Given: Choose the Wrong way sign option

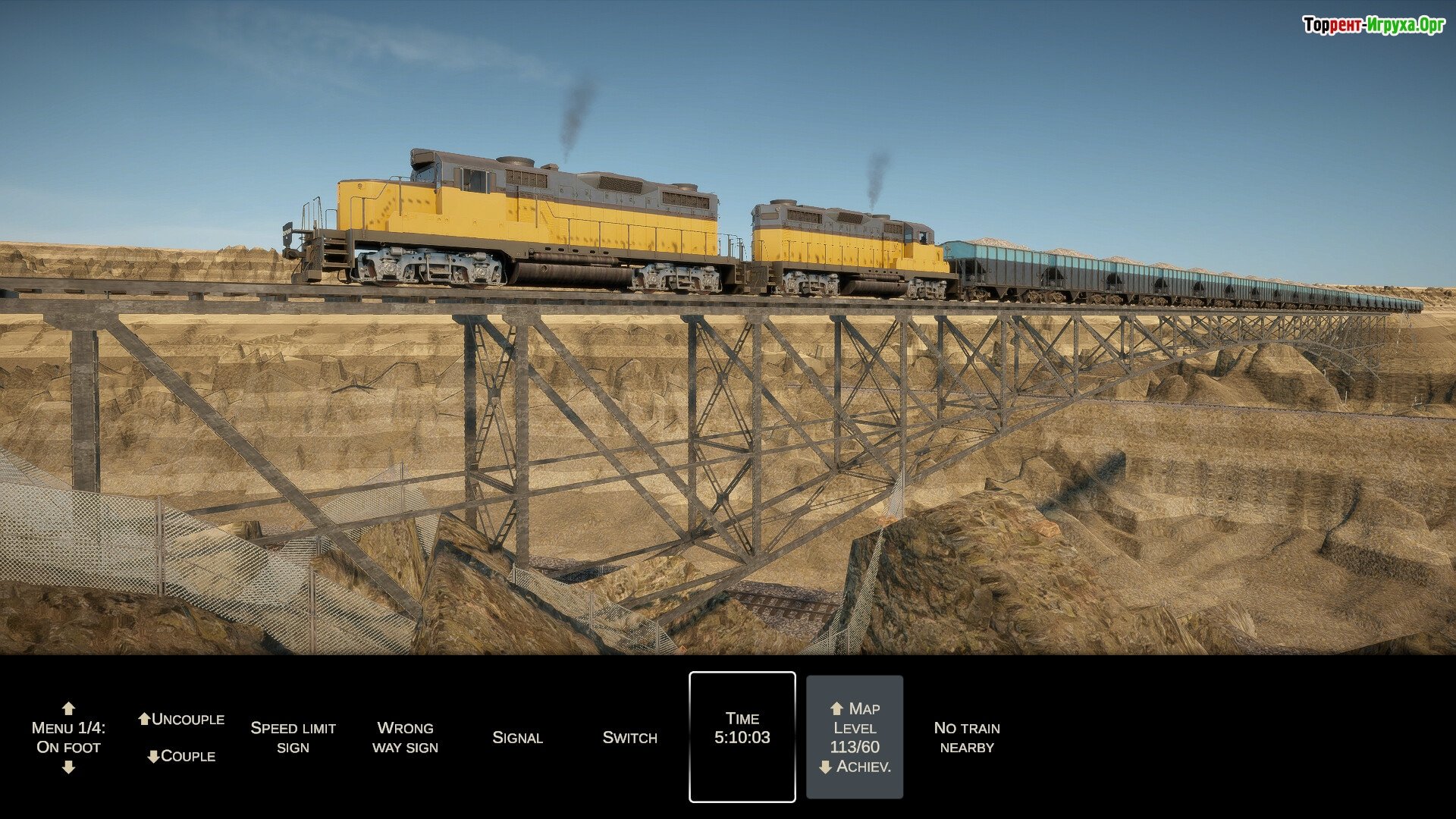Looking at the screenshot, I should coord(405,737).
